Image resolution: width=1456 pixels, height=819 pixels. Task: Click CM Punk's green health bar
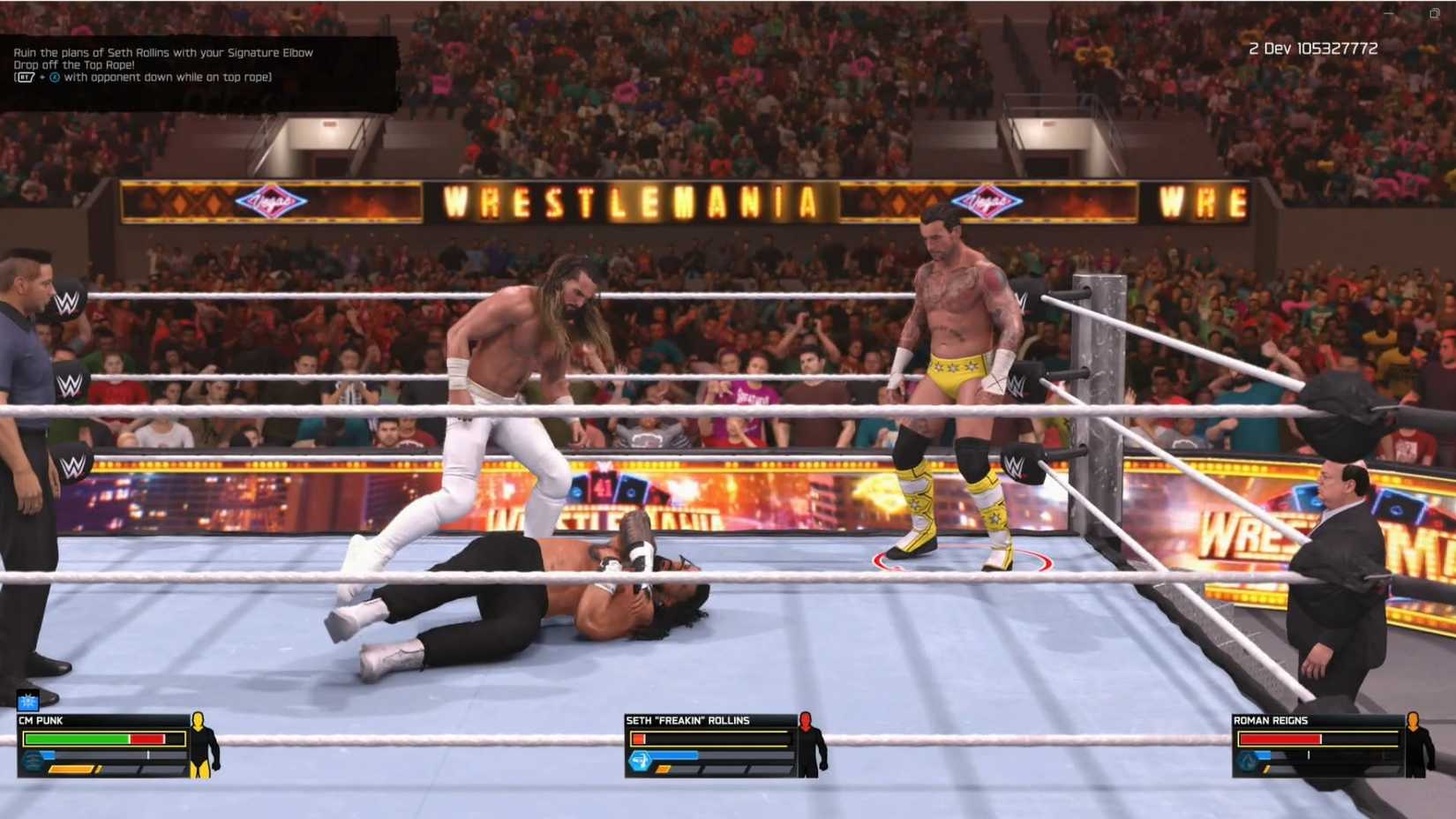(77, 739)
